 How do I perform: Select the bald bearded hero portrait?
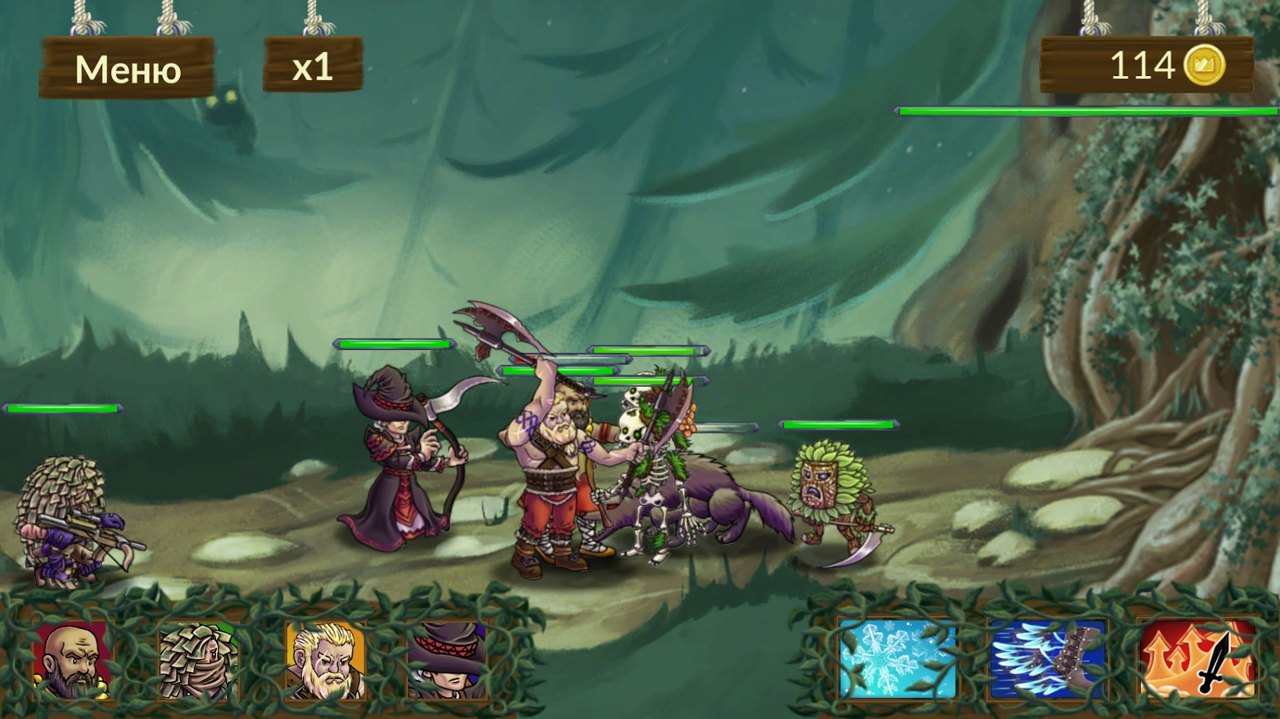pyautogui.click(x=73, y=660)
